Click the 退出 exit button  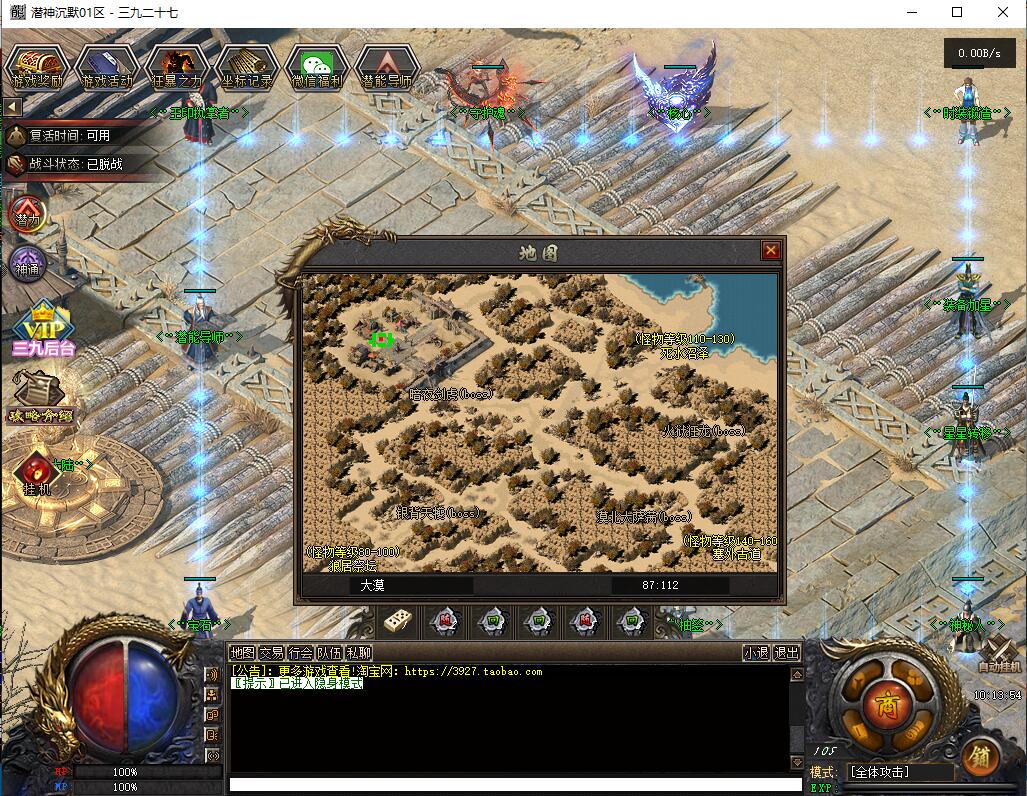coord(787,653)
